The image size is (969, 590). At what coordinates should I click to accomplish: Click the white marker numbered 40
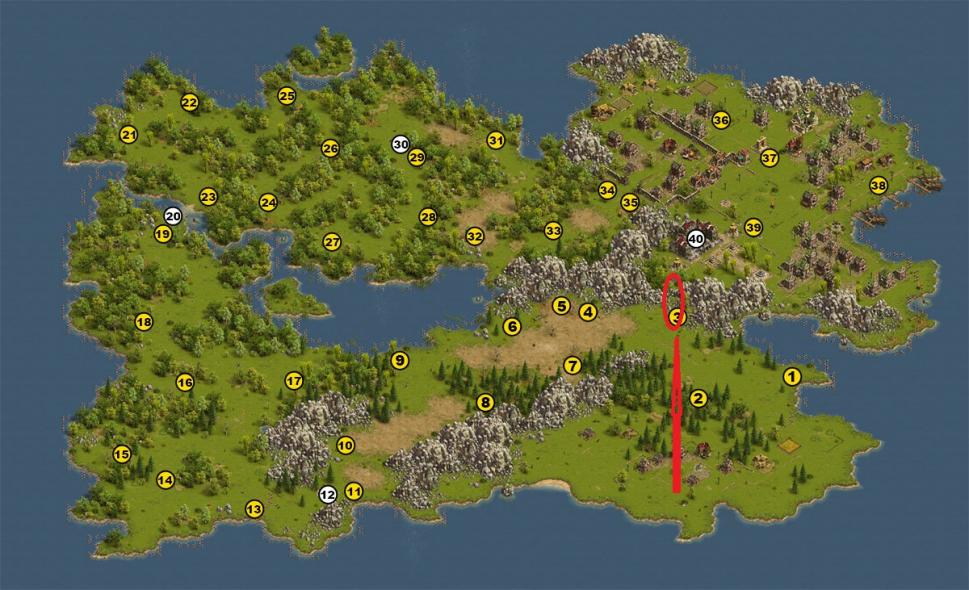point(696,239)
